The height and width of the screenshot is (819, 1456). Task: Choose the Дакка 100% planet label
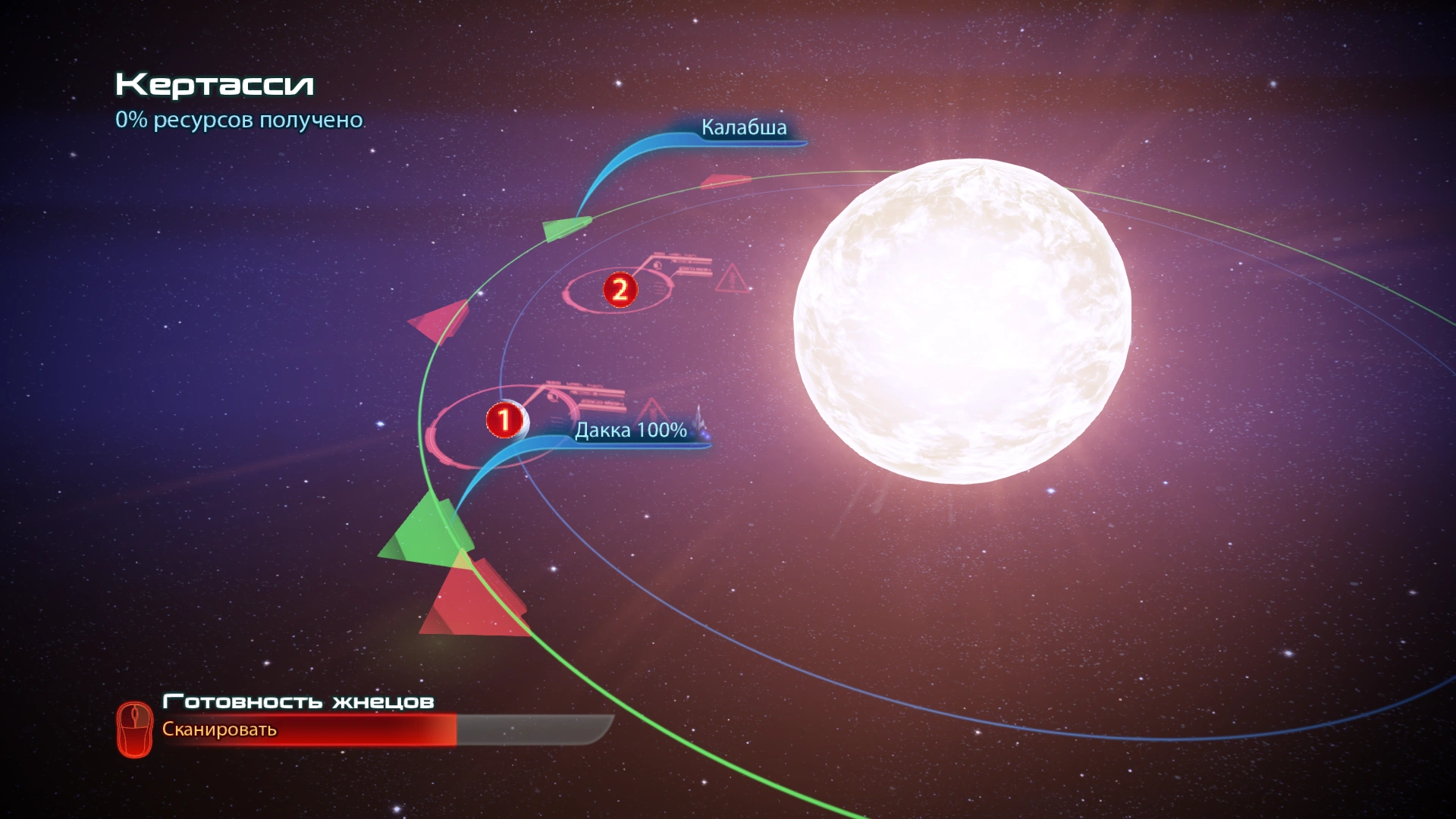631,430
